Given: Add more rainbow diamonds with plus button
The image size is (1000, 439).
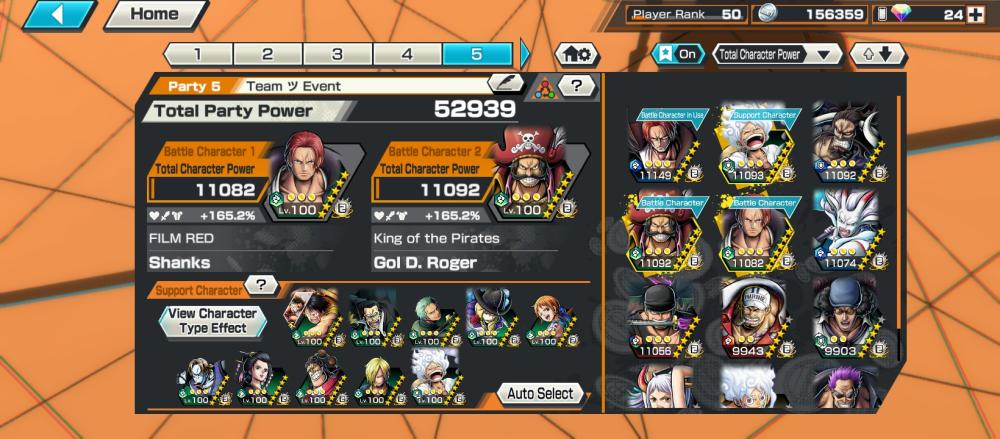Looking at the screenshot, I should (x=976, y=15).
